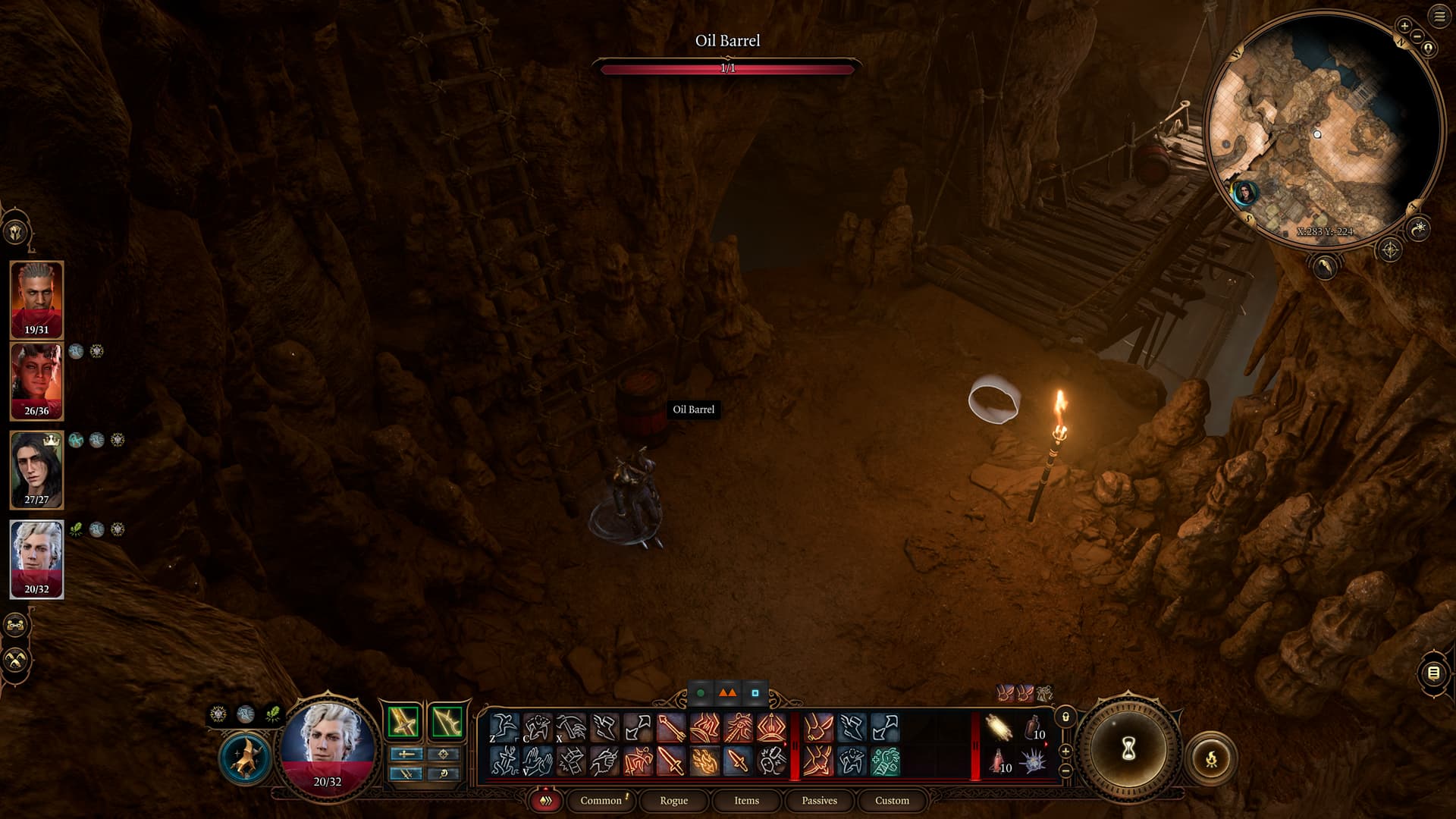Zoom in on the minimap
Screen dimensions: 1456x819
[x=1404, y=26]
